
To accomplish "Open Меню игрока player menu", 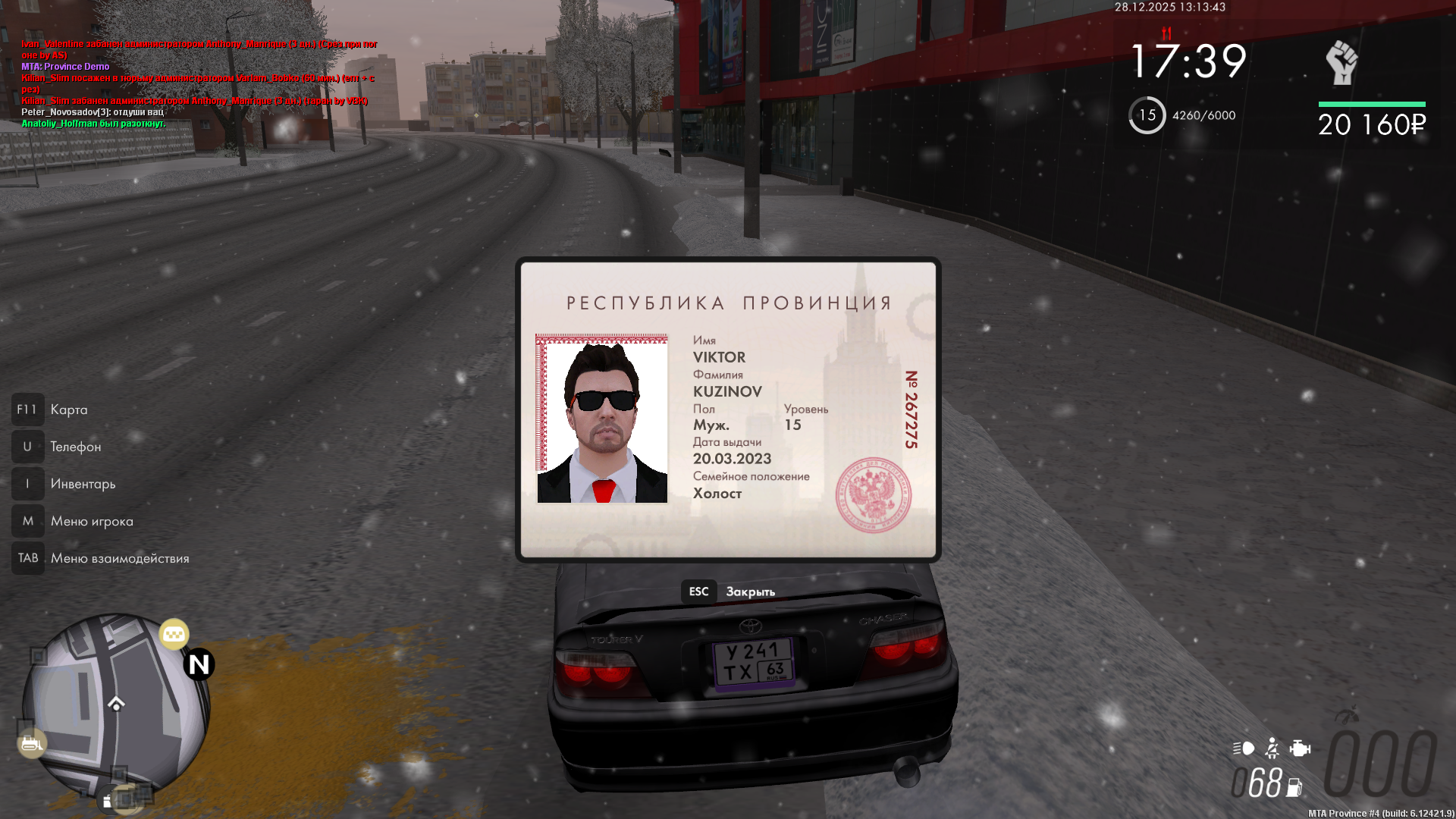I will 92,521.
